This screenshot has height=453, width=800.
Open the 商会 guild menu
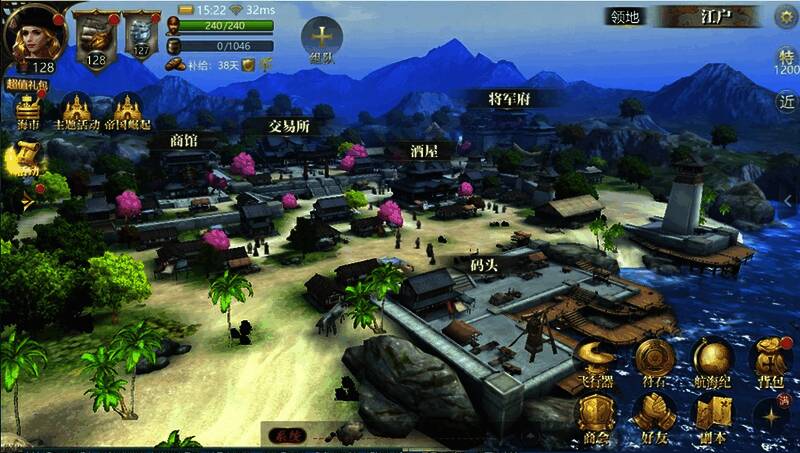[x=597, y=416]
